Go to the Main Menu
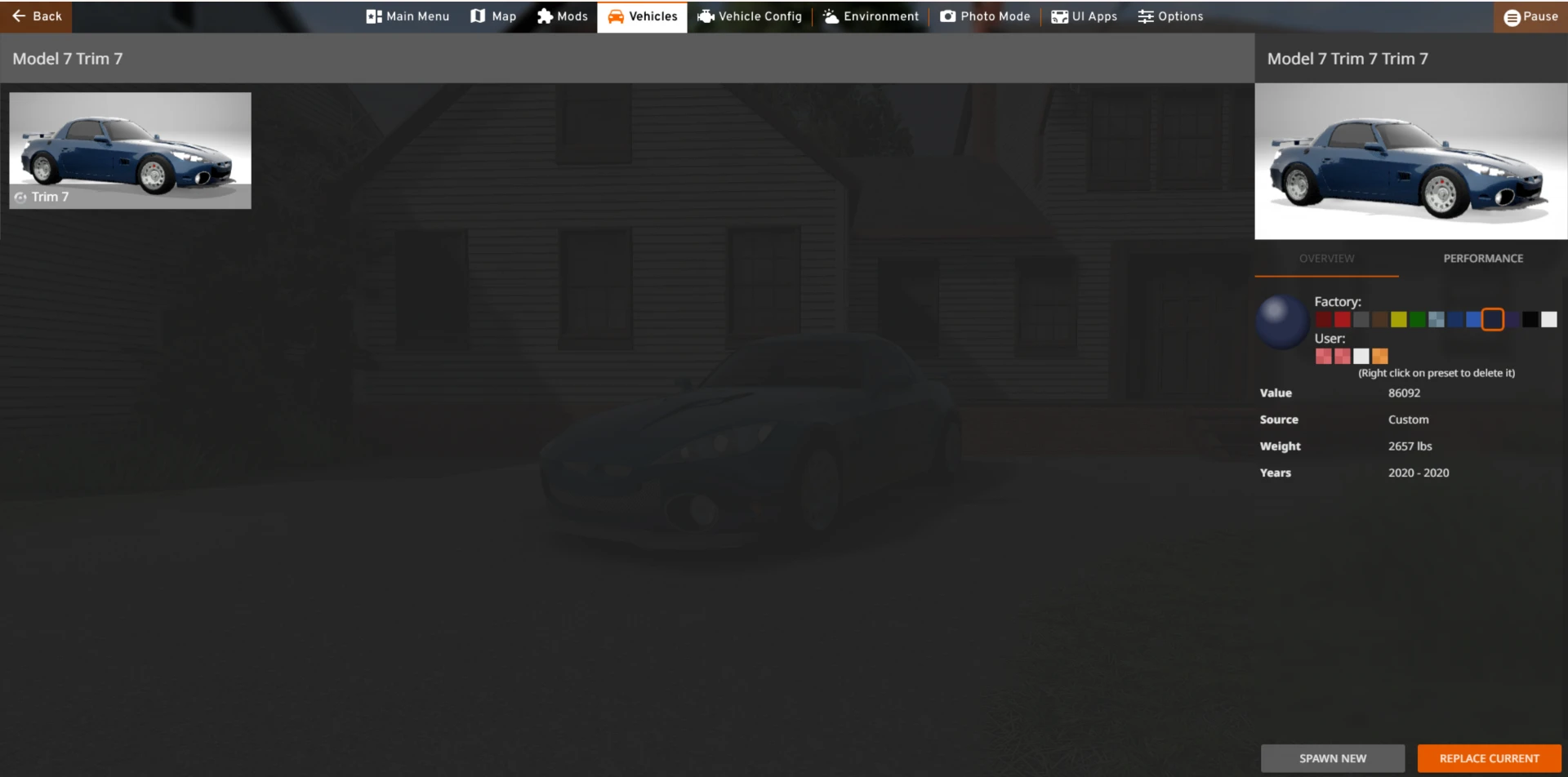The width and height of the screenshot is (1568, 777). (407, 16)
